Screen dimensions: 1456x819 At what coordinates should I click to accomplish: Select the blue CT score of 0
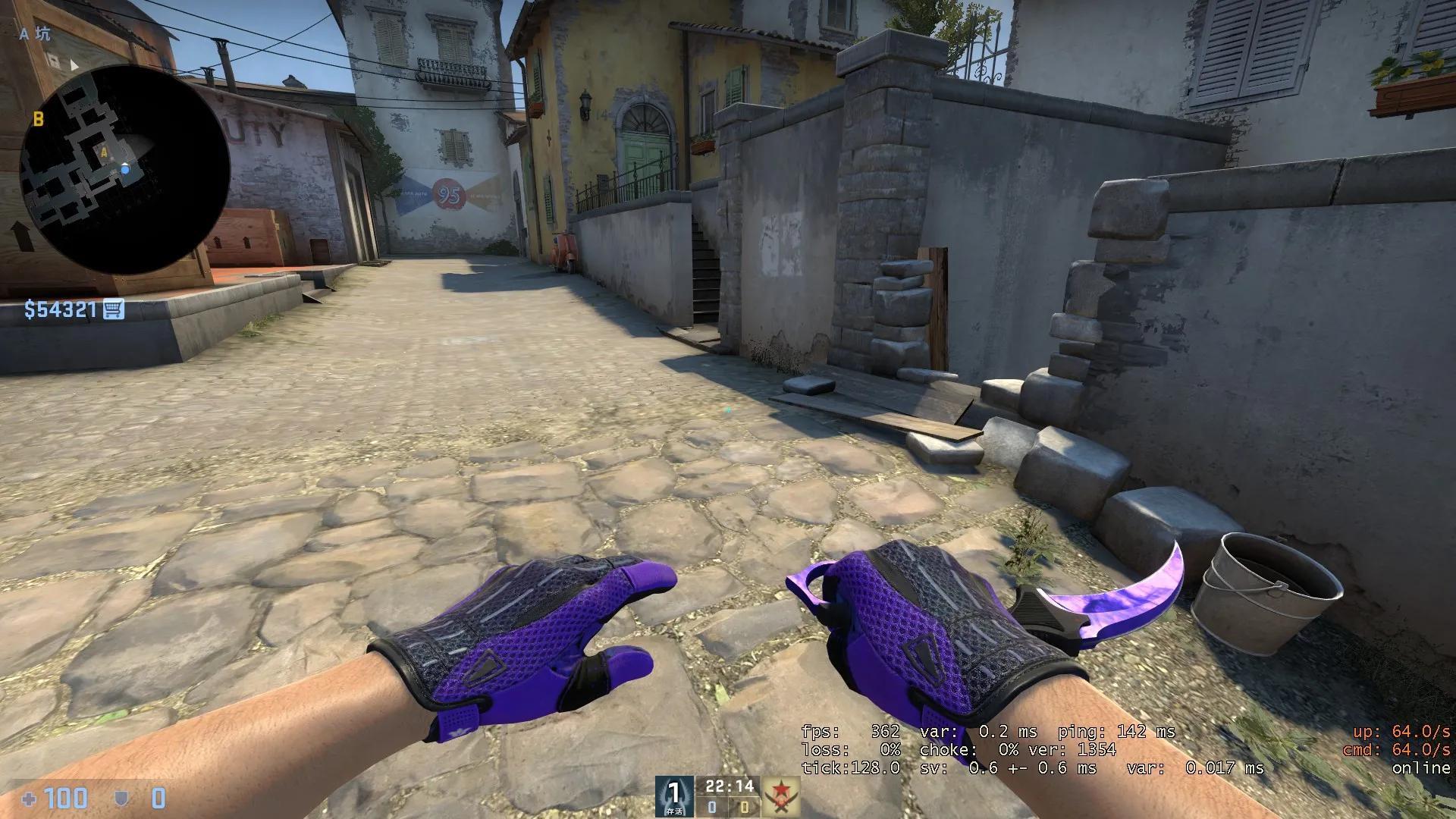point(711,808)
